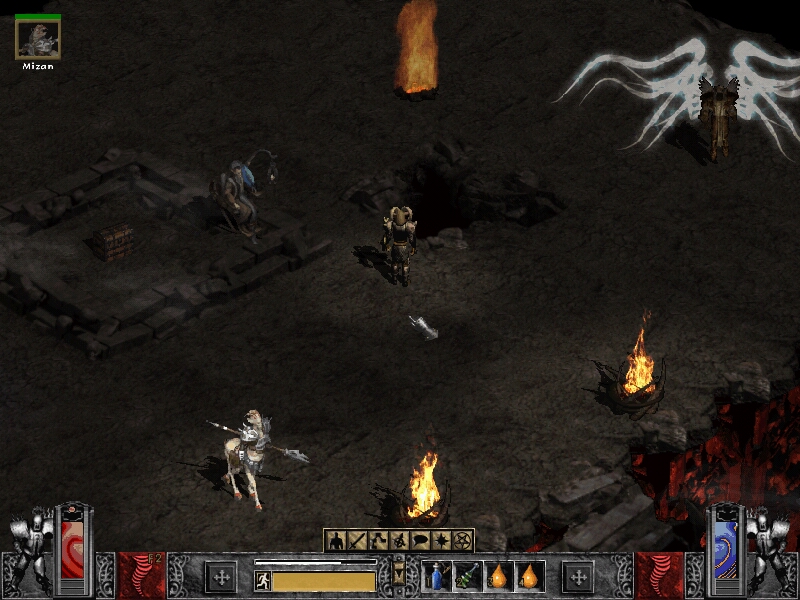This screenshot has width=800, height=600.
Task: Click Mizan's mercenary portrait
Action: pos(38,39)
